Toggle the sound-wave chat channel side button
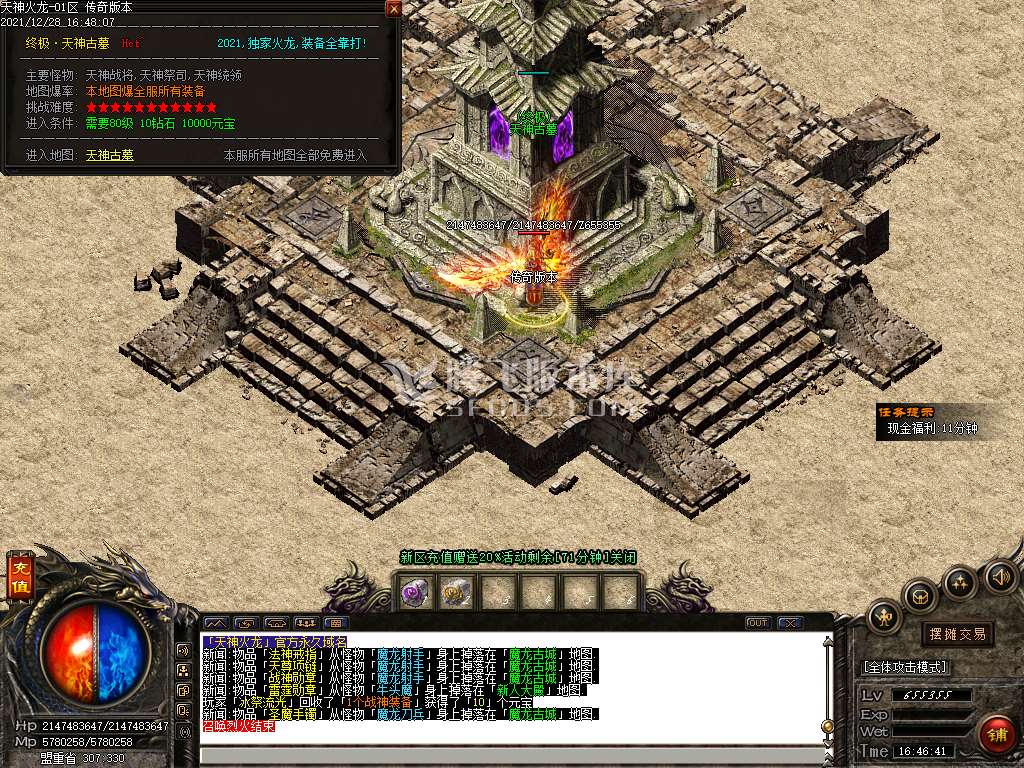The width and height of the screenshot is (1024, 768). tap(183, 649)
